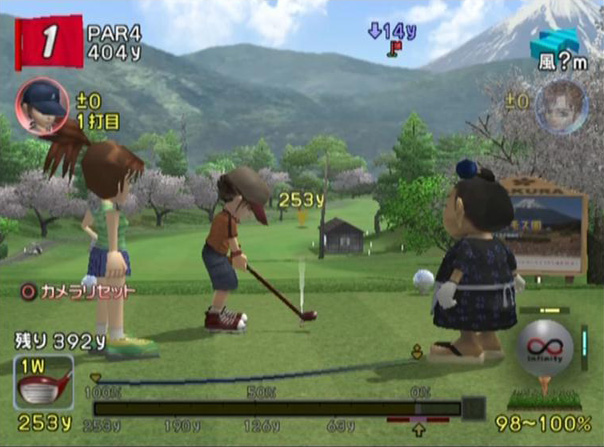Click the wind direction indicator
This screenshot has height=447, width=604.
click(549, 46)
